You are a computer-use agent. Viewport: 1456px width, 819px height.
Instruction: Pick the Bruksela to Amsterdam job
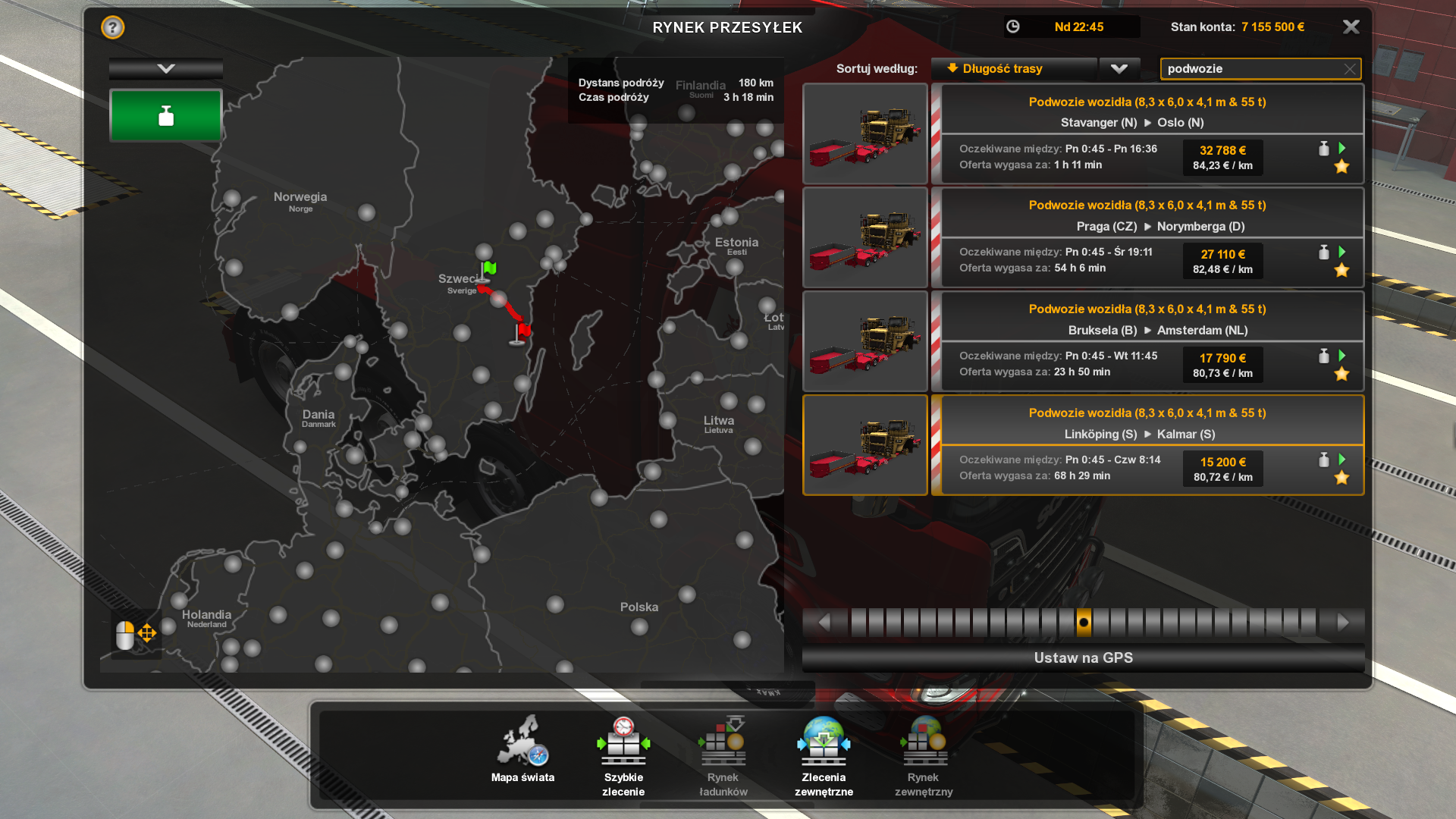tap(1147, 341)
